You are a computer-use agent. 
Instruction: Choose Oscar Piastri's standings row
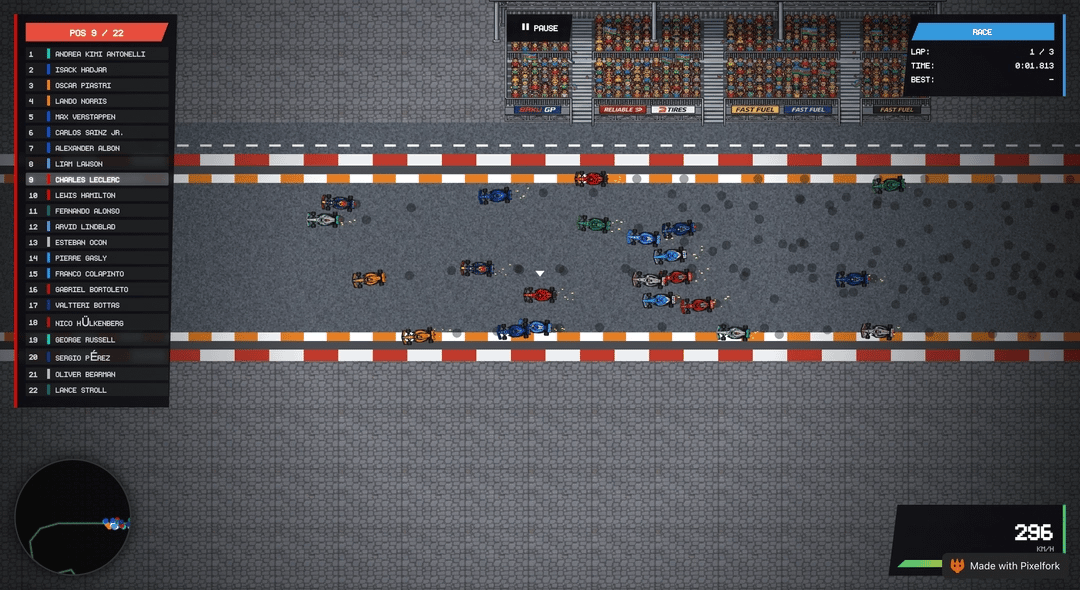(98, 85)
